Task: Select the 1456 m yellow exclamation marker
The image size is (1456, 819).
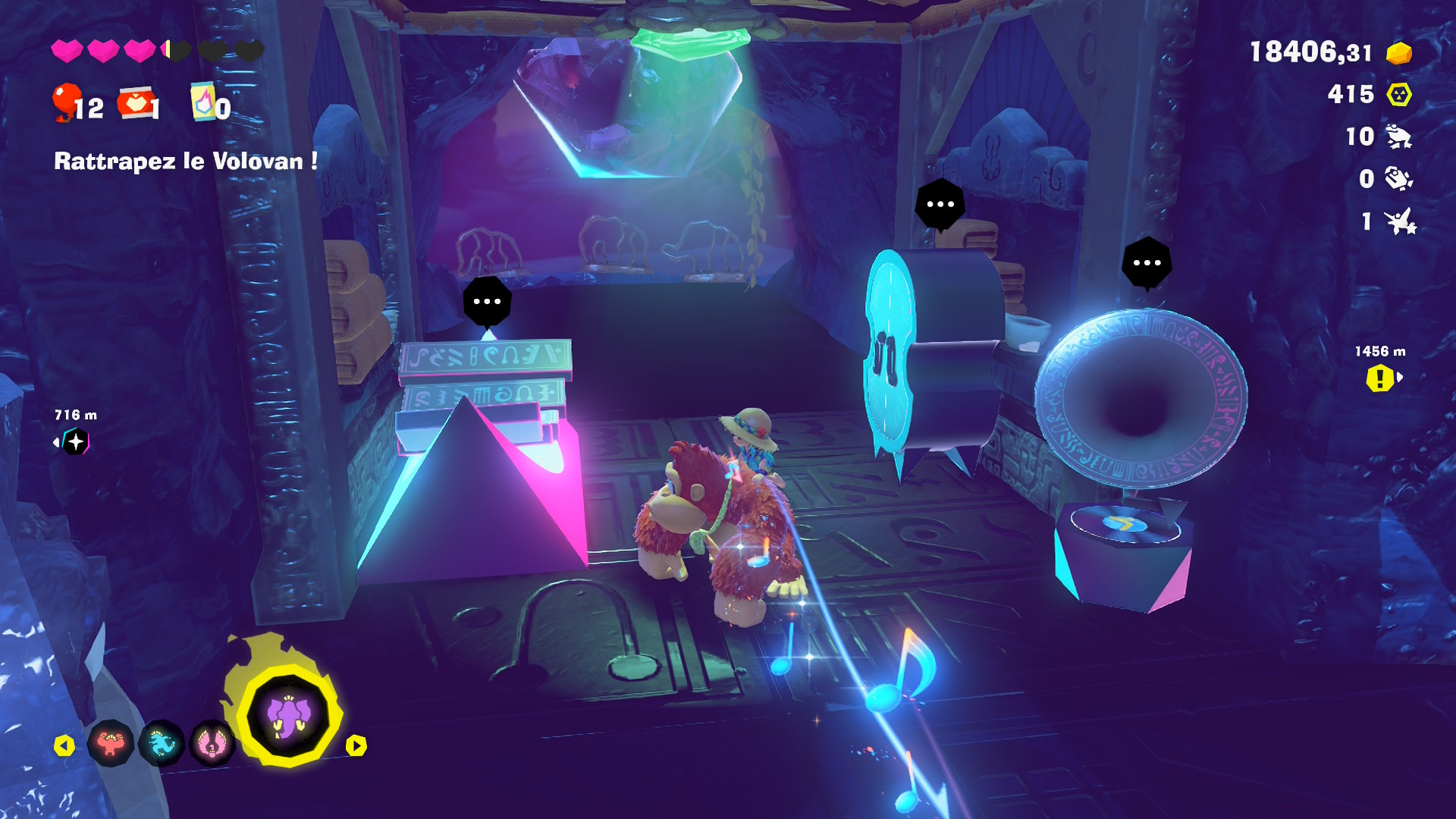Action: 1380,378
